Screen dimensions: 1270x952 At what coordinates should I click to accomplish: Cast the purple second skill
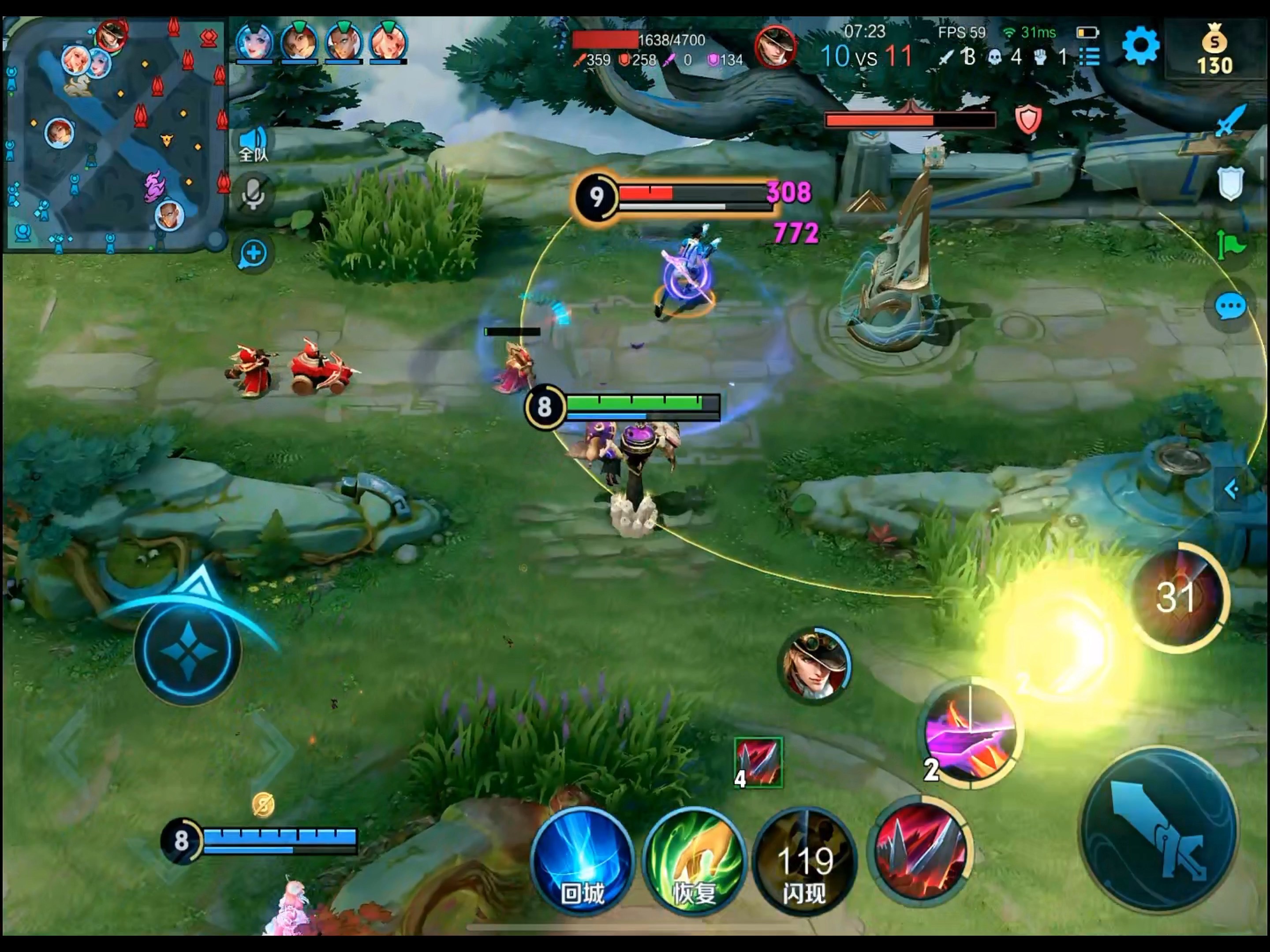(x=970, y=732)
